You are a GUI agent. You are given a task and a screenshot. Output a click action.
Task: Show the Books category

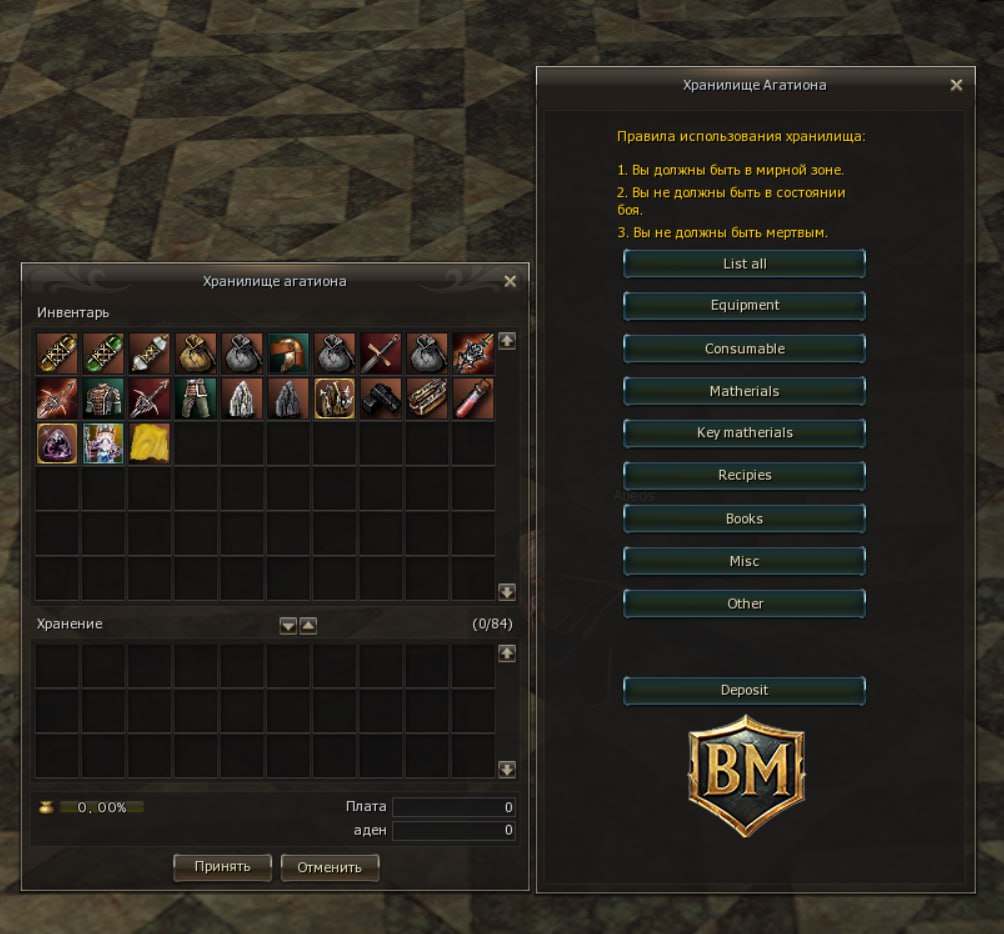[x=744, y=519]
